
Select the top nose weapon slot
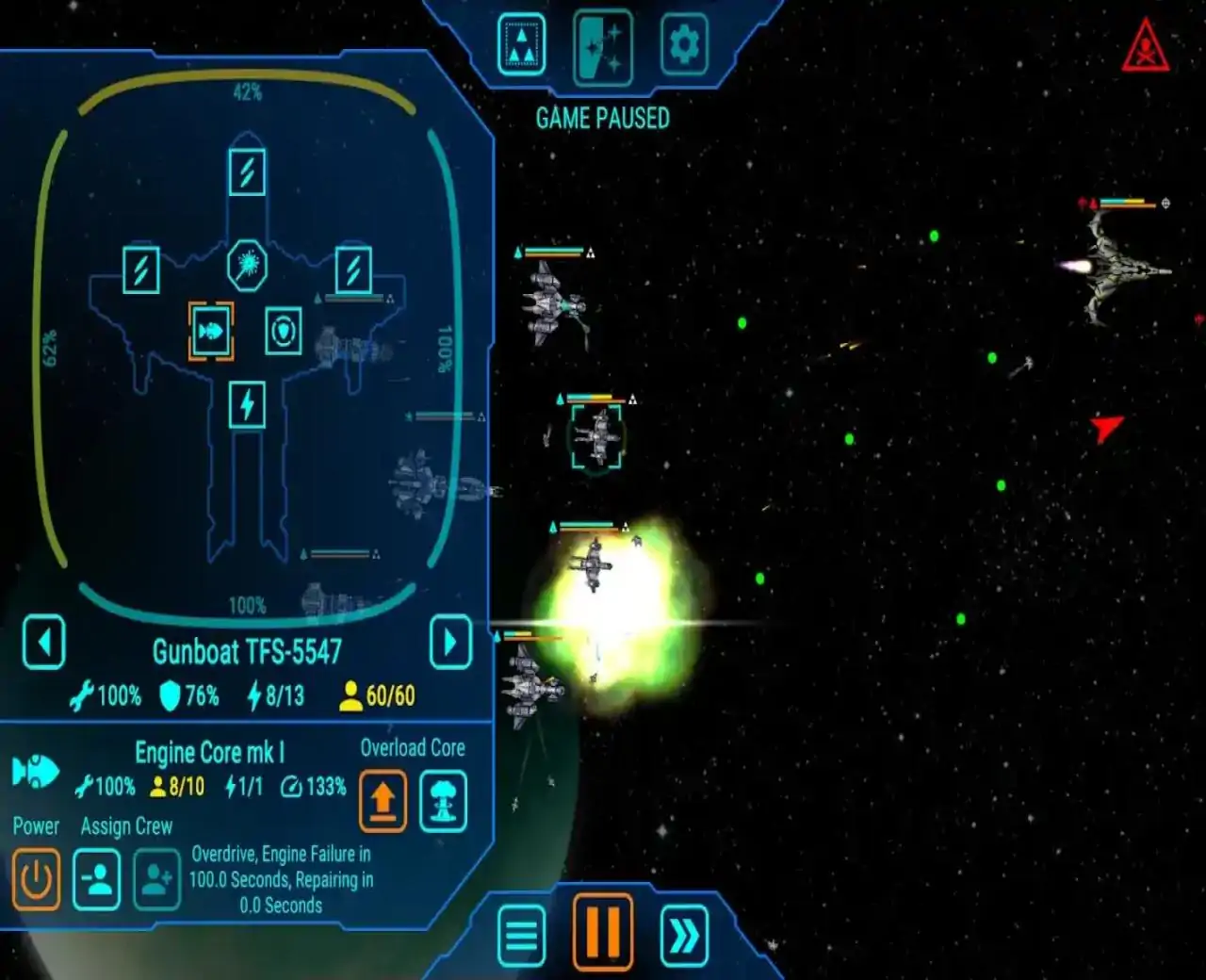[x=247, y=172]
